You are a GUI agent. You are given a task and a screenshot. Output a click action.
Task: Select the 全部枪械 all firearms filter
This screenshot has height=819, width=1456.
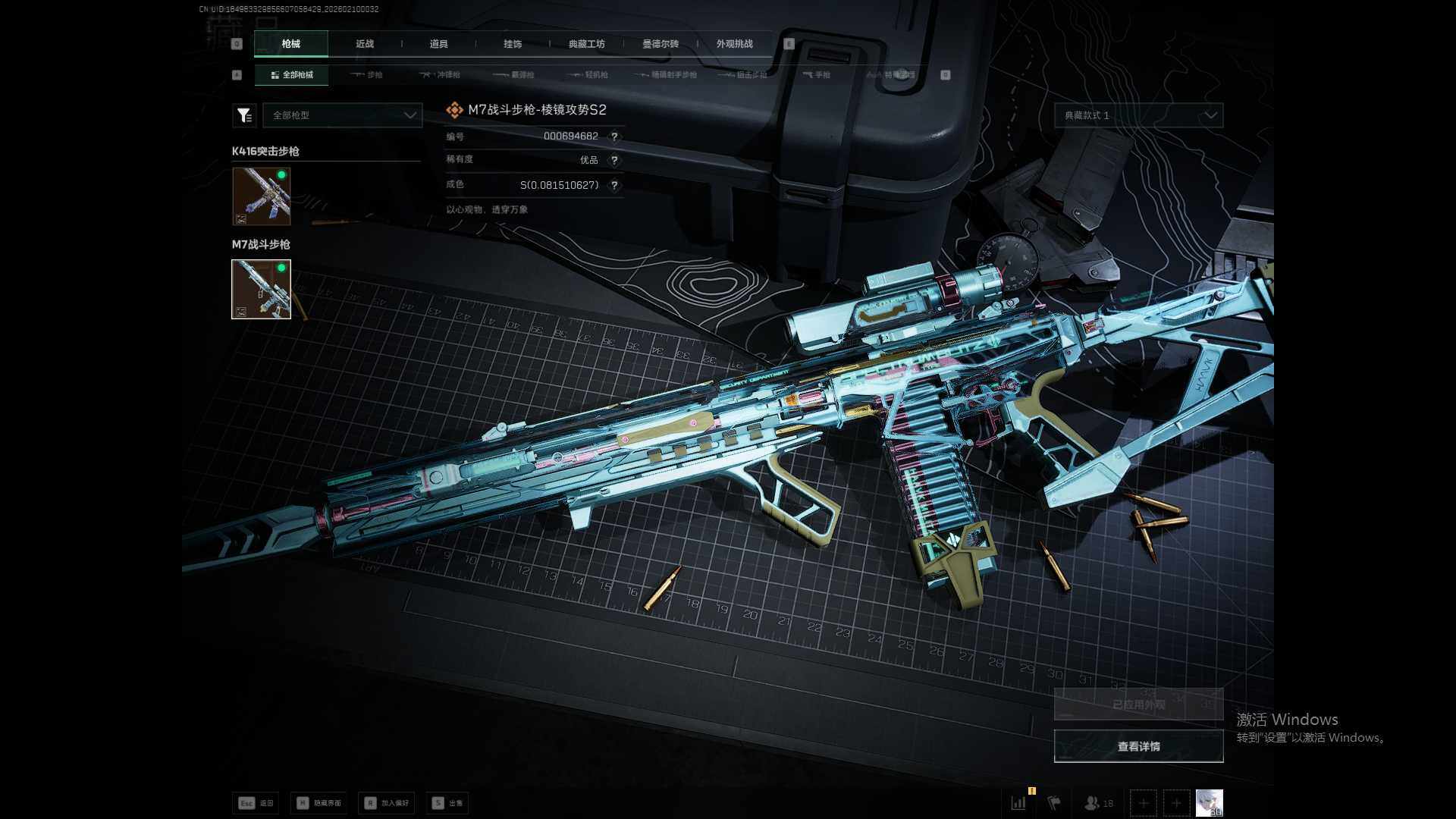pyautogui.click(x=292, y=75)
